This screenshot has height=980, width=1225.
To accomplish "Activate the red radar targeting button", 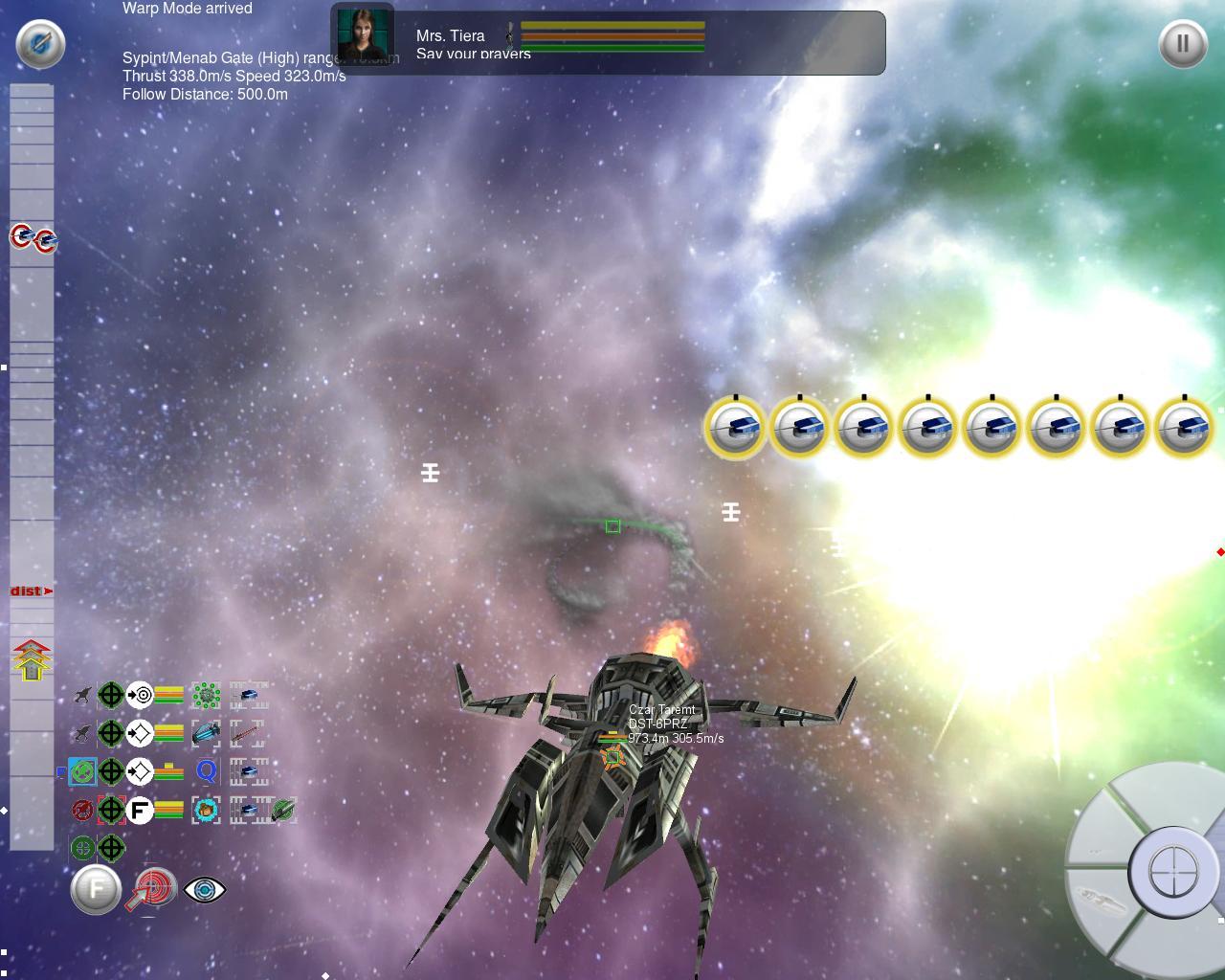I will [x=152, y=889].
